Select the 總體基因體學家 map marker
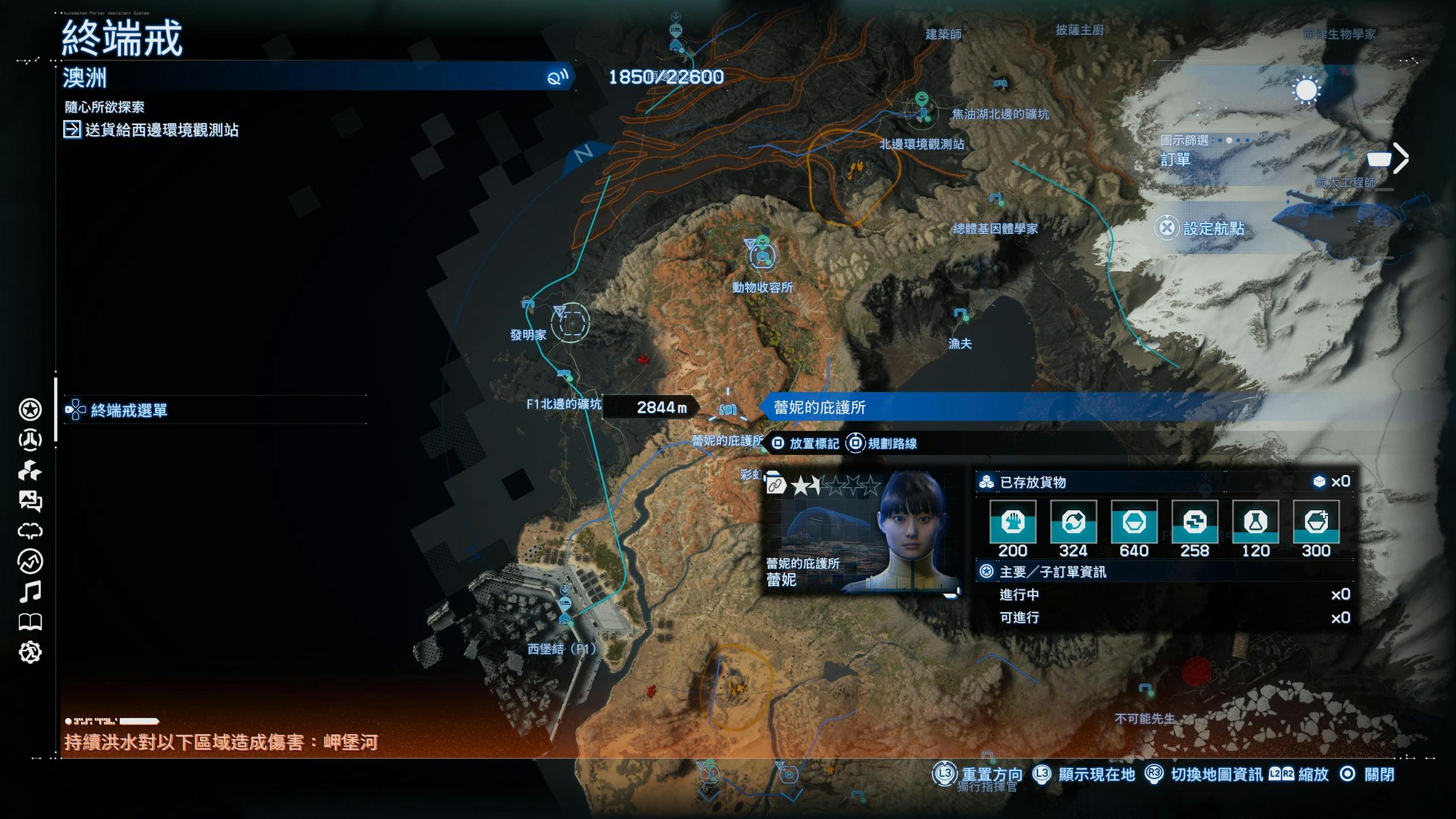Viewport: 1456px width, 819px height. pyautogui.click(x=995, y=200)
